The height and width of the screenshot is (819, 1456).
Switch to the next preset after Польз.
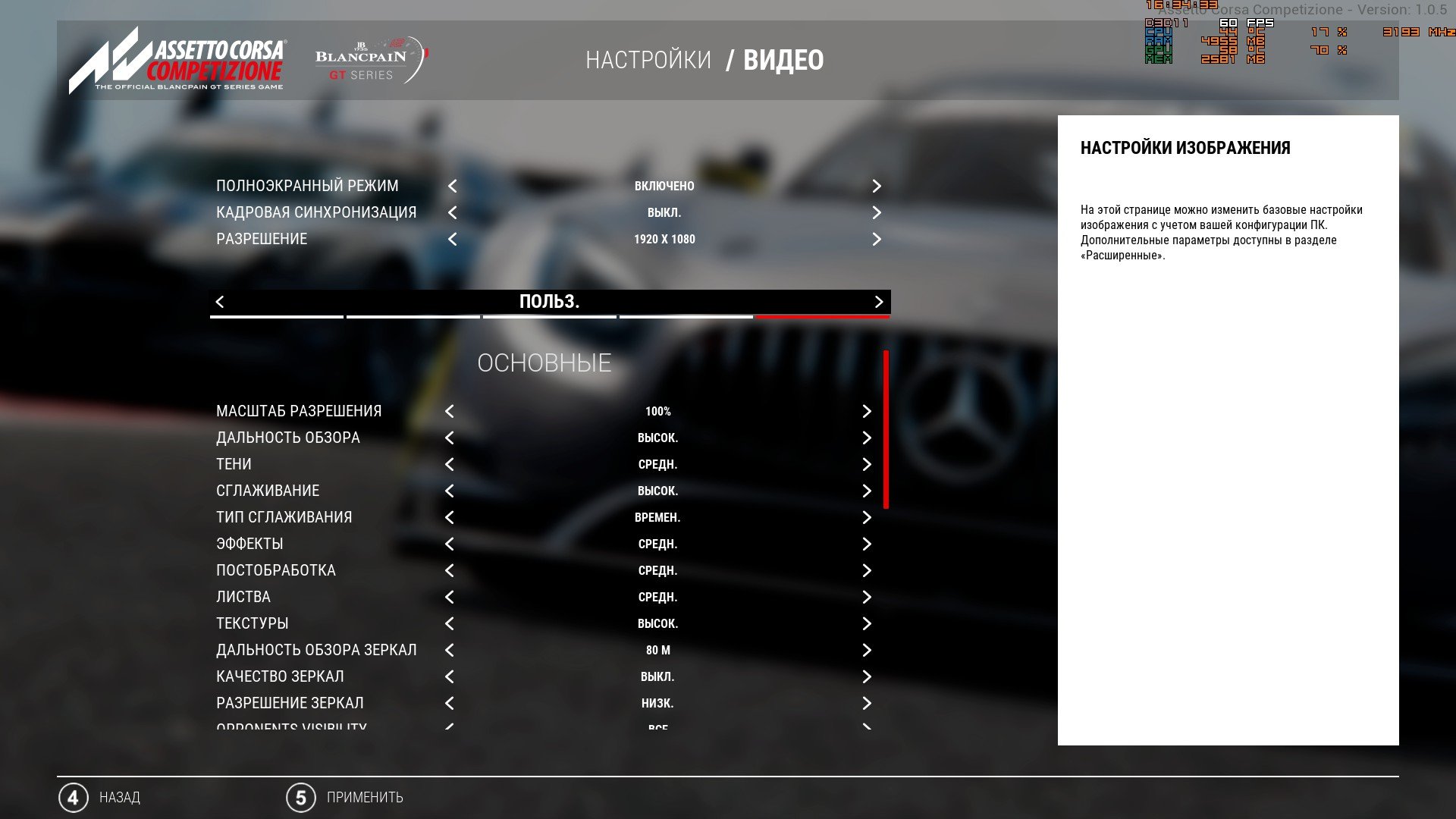[879, 302]
